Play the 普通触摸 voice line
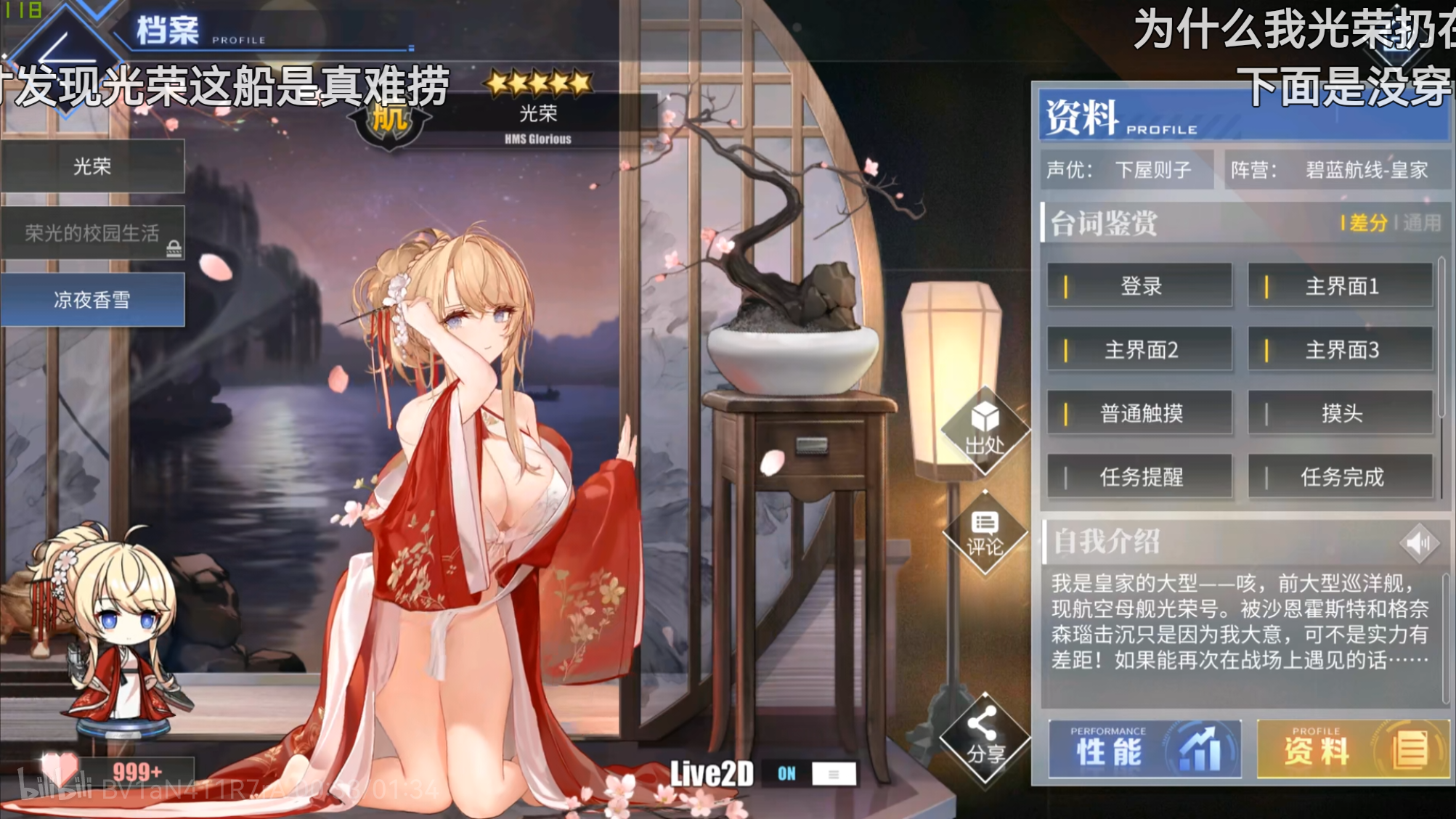1456x819 pixels. coord(1139,414)
